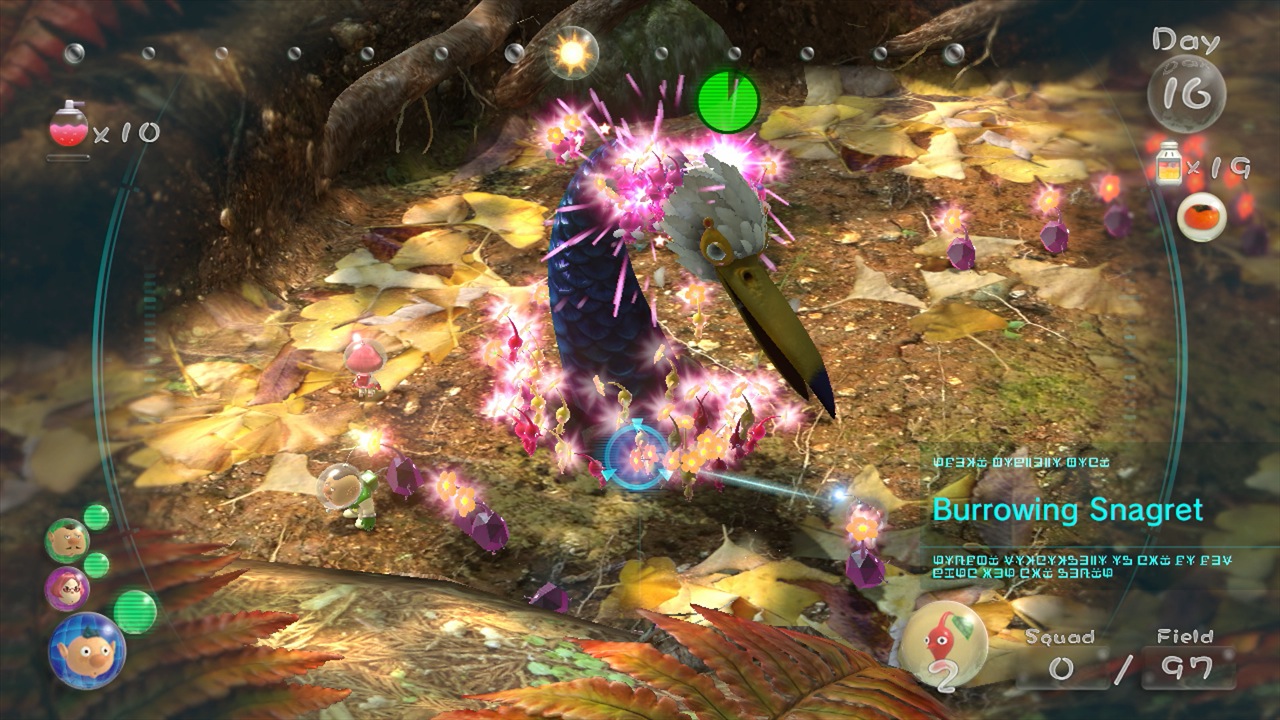The width and height of the screenshot is (1280, 720).
Task: Click the sun day-timer icon
Action: coord(574,53)
